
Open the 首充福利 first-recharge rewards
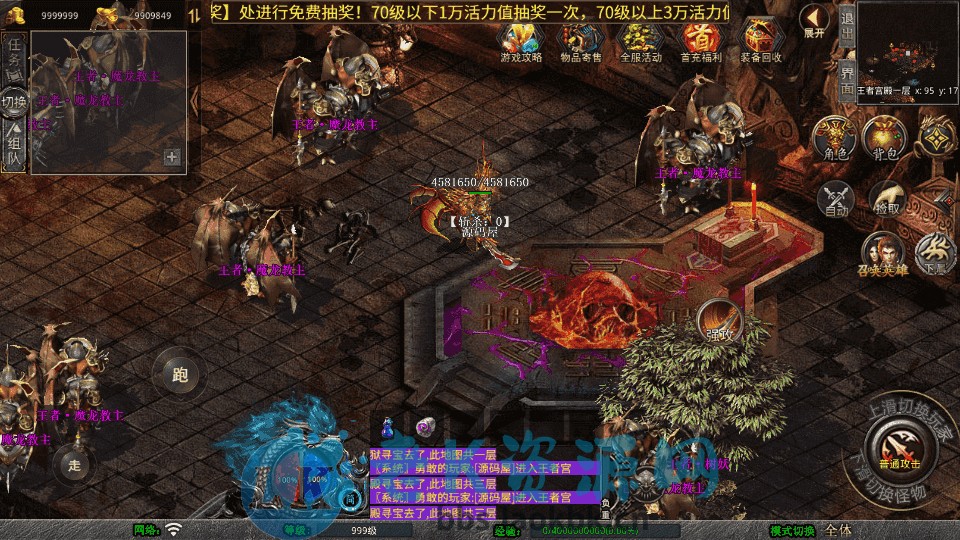click(701, 42)
